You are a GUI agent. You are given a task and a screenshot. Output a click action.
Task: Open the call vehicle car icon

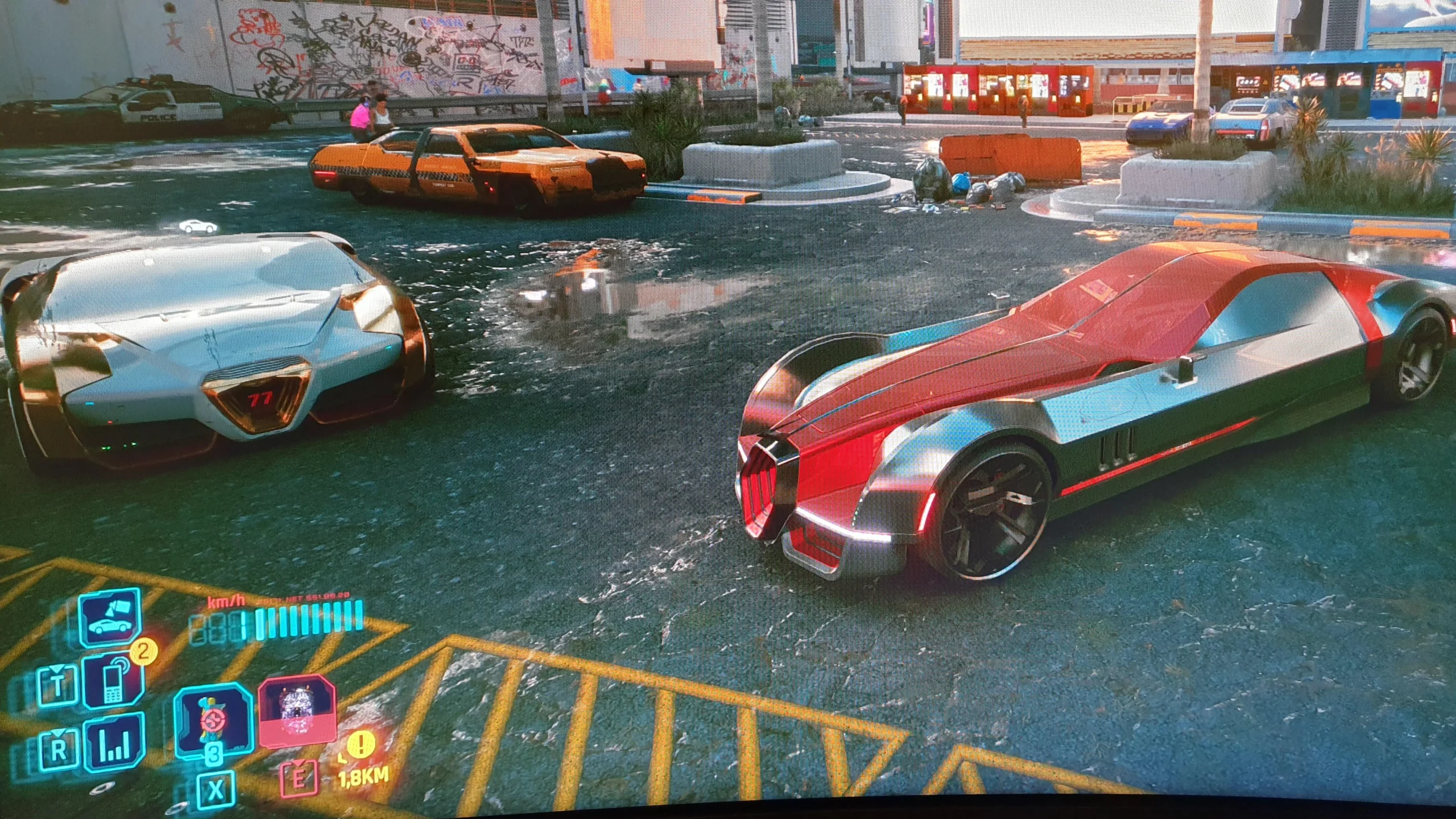pyautogui.click(x=110, y=617)
